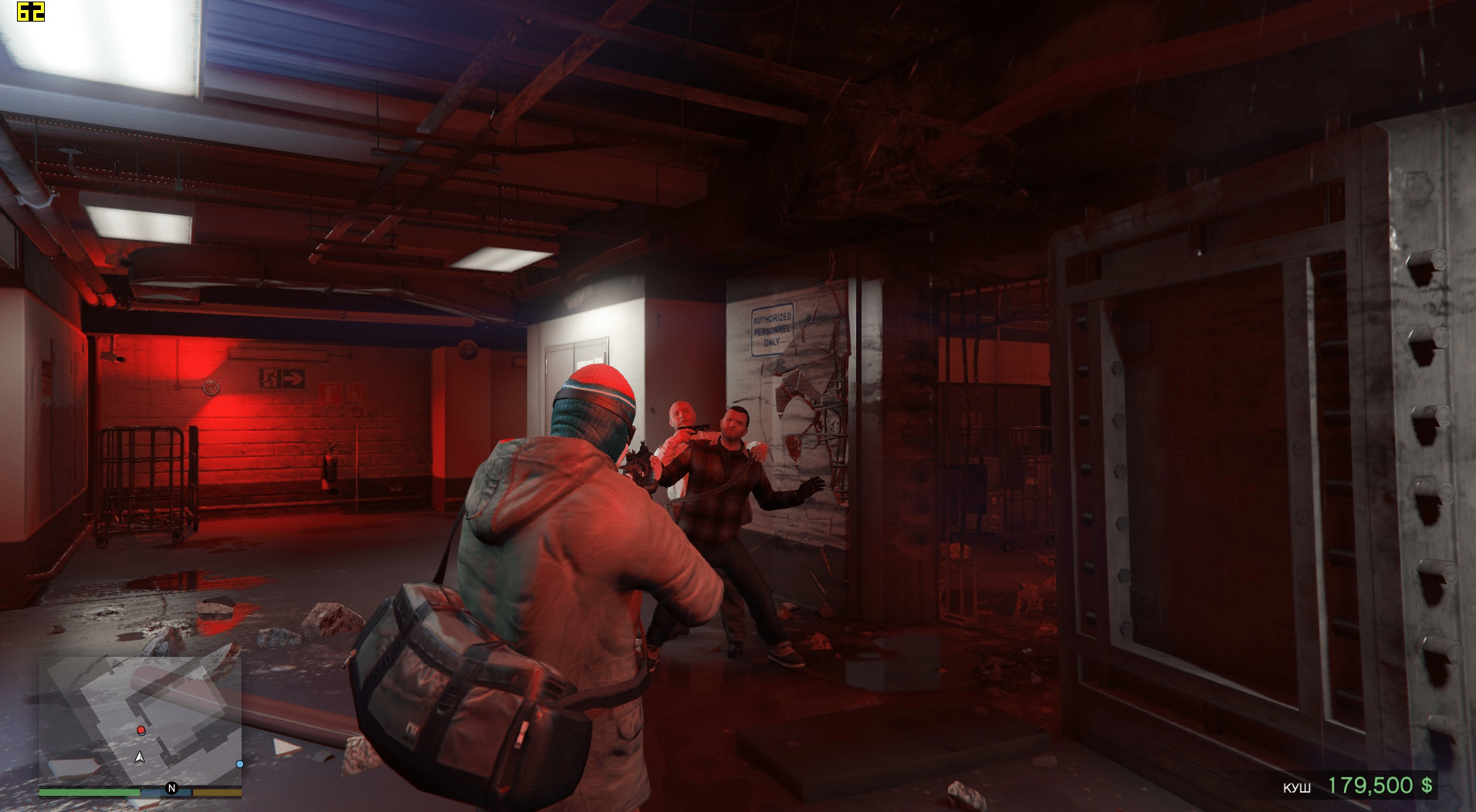Select the red blip on the minimap
Viewport: 1476px width, 812px height.
[141, 730]
